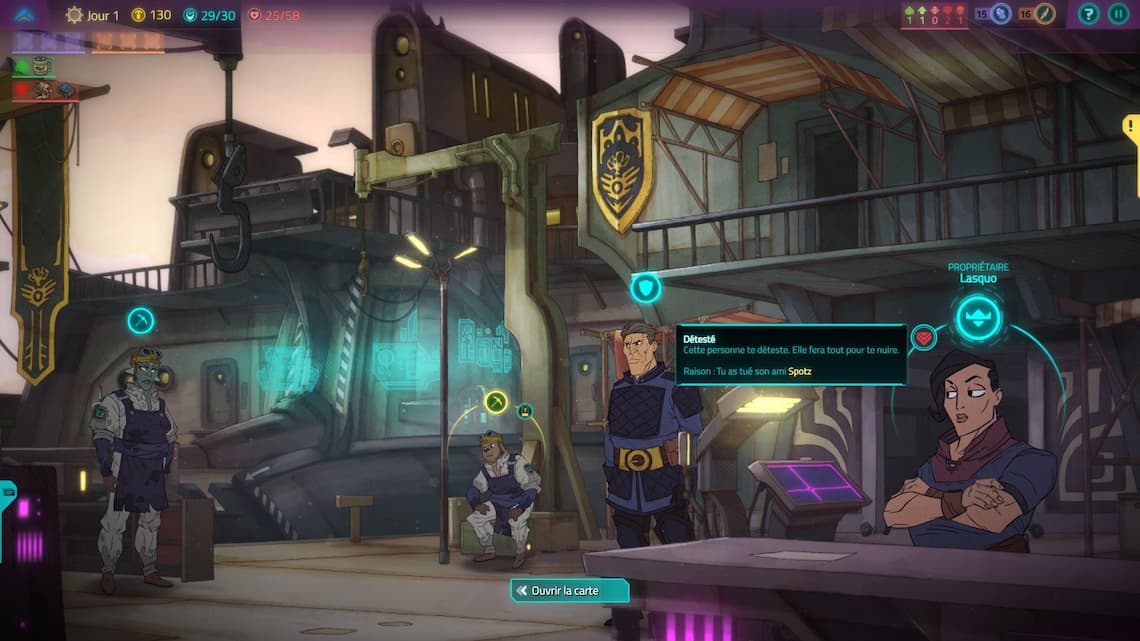Pause the game with the pause button
Viewport: 1140px width, 641px height.
[1118, 14]
